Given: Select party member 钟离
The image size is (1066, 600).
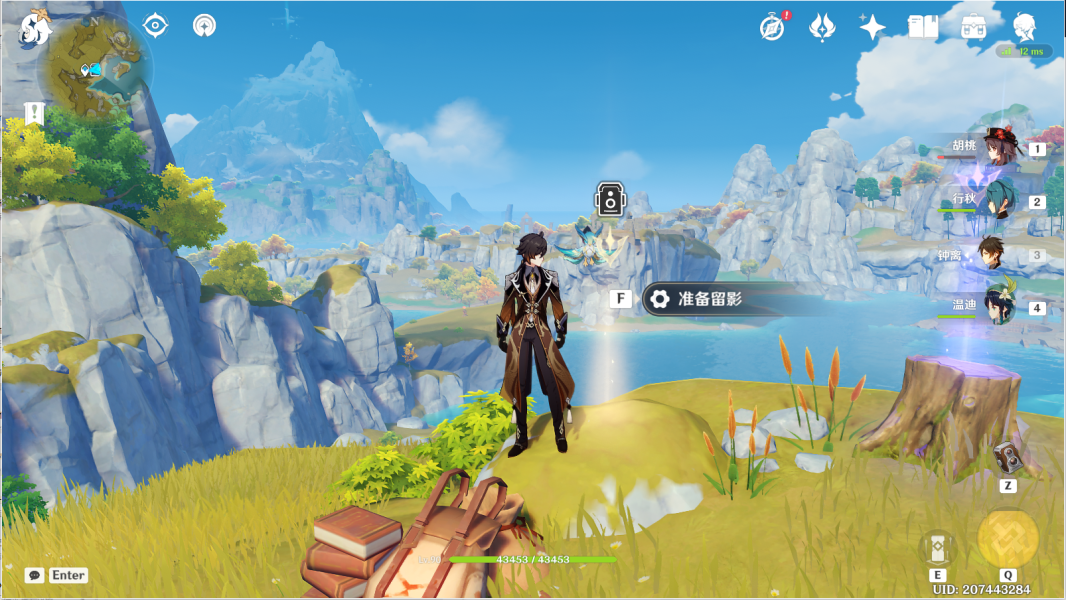Looking at the screenshot, I should click(992, 254).
